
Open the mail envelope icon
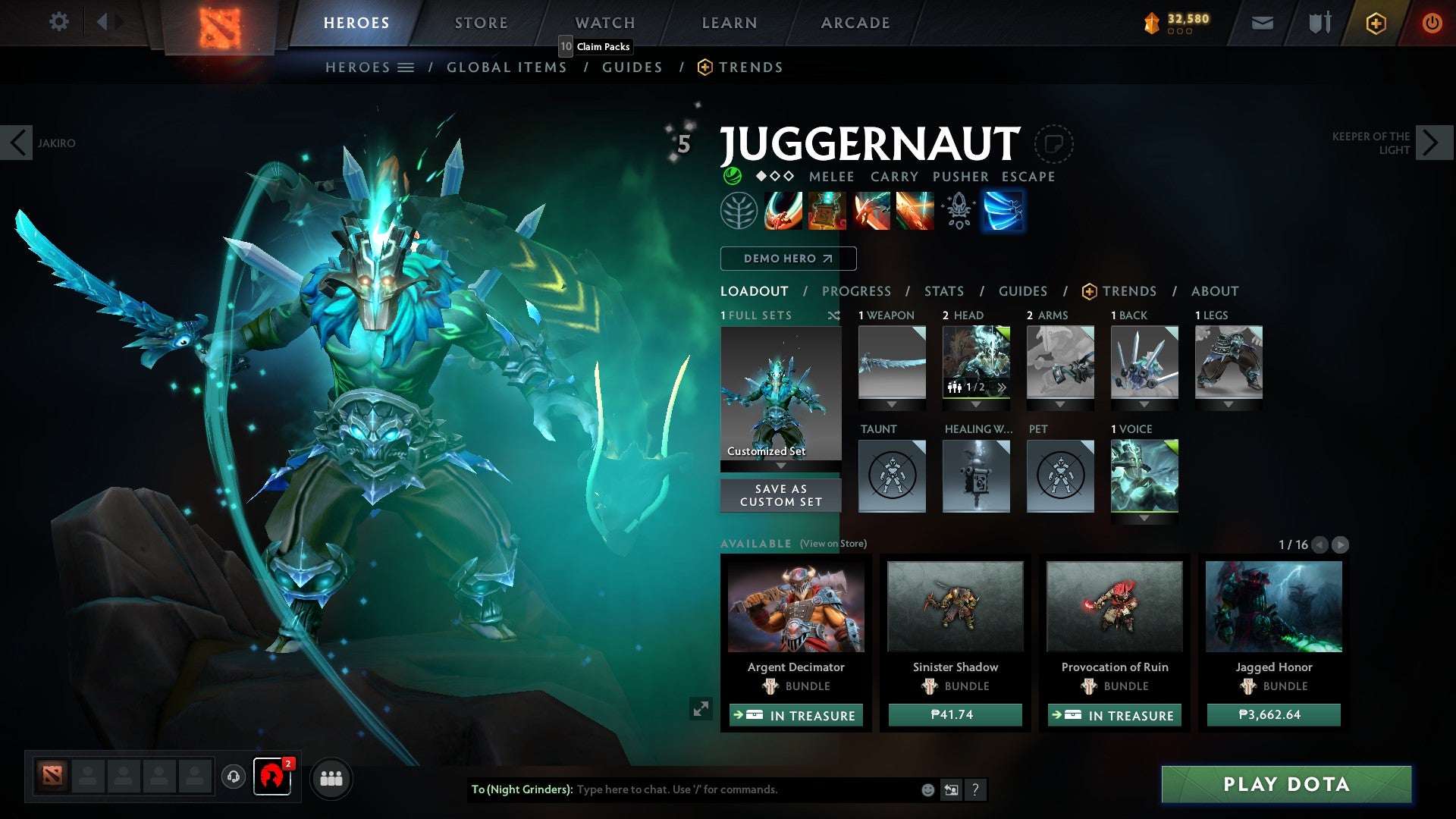click(x=1261, y=23)
